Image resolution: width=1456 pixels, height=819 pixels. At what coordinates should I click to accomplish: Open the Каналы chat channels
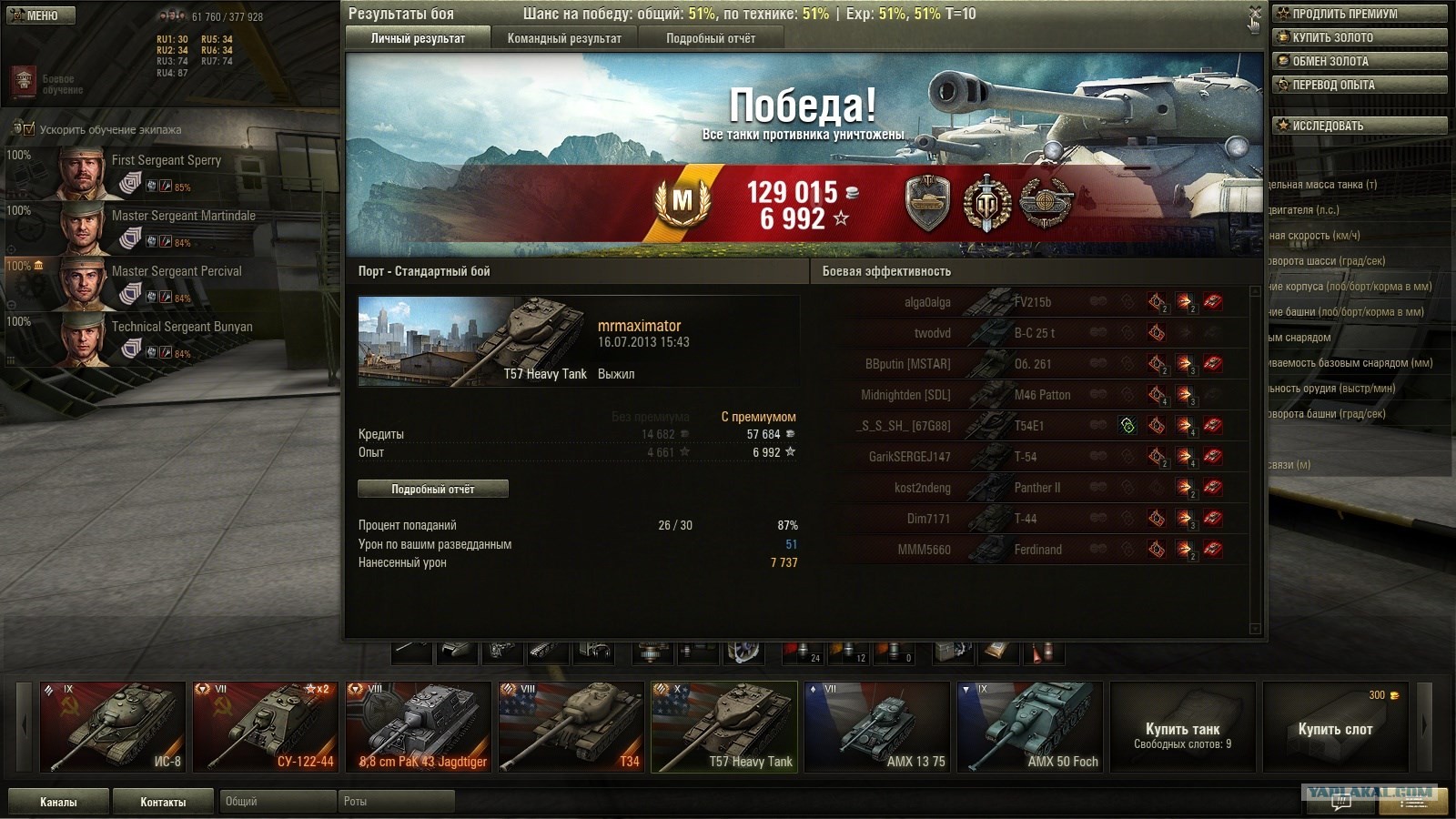58,802
